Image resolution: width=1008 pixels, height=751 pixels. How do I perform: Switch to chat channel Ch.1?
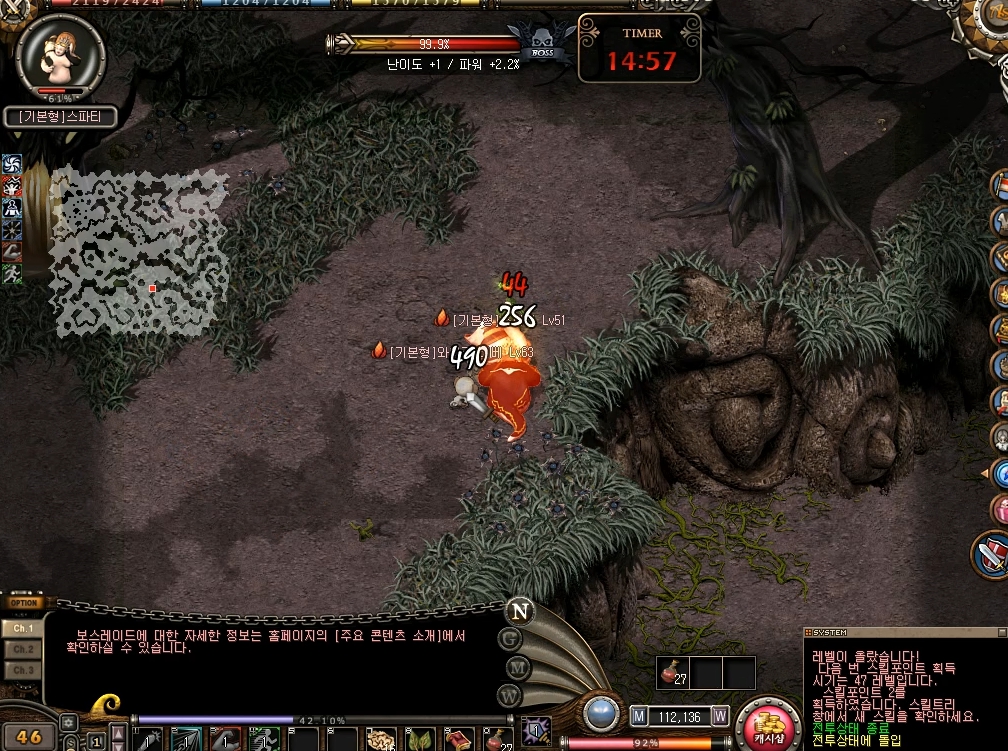point(23,628)
